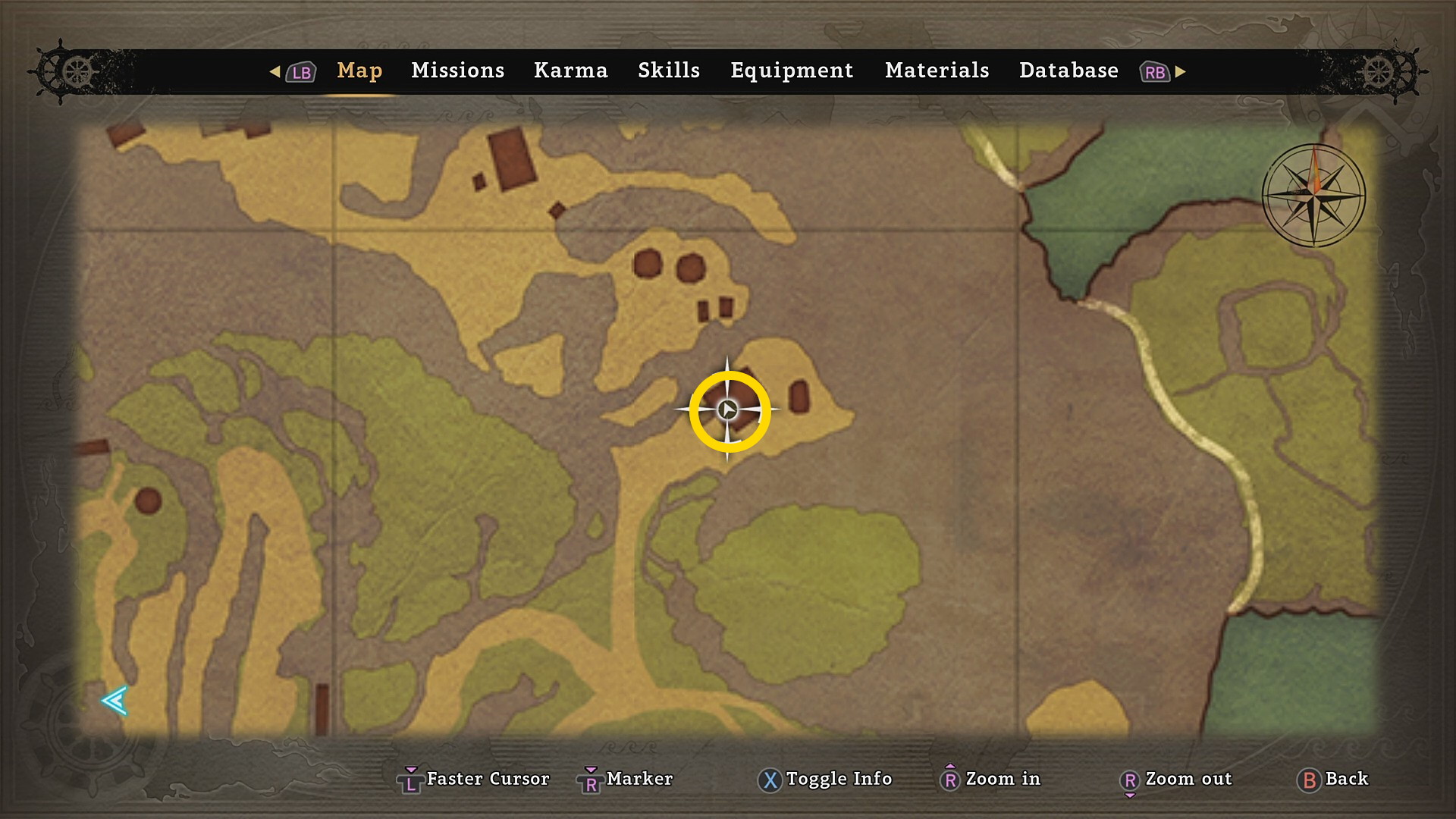Go to the Equipment tab
1456x819 pixels.
(792, 71)
